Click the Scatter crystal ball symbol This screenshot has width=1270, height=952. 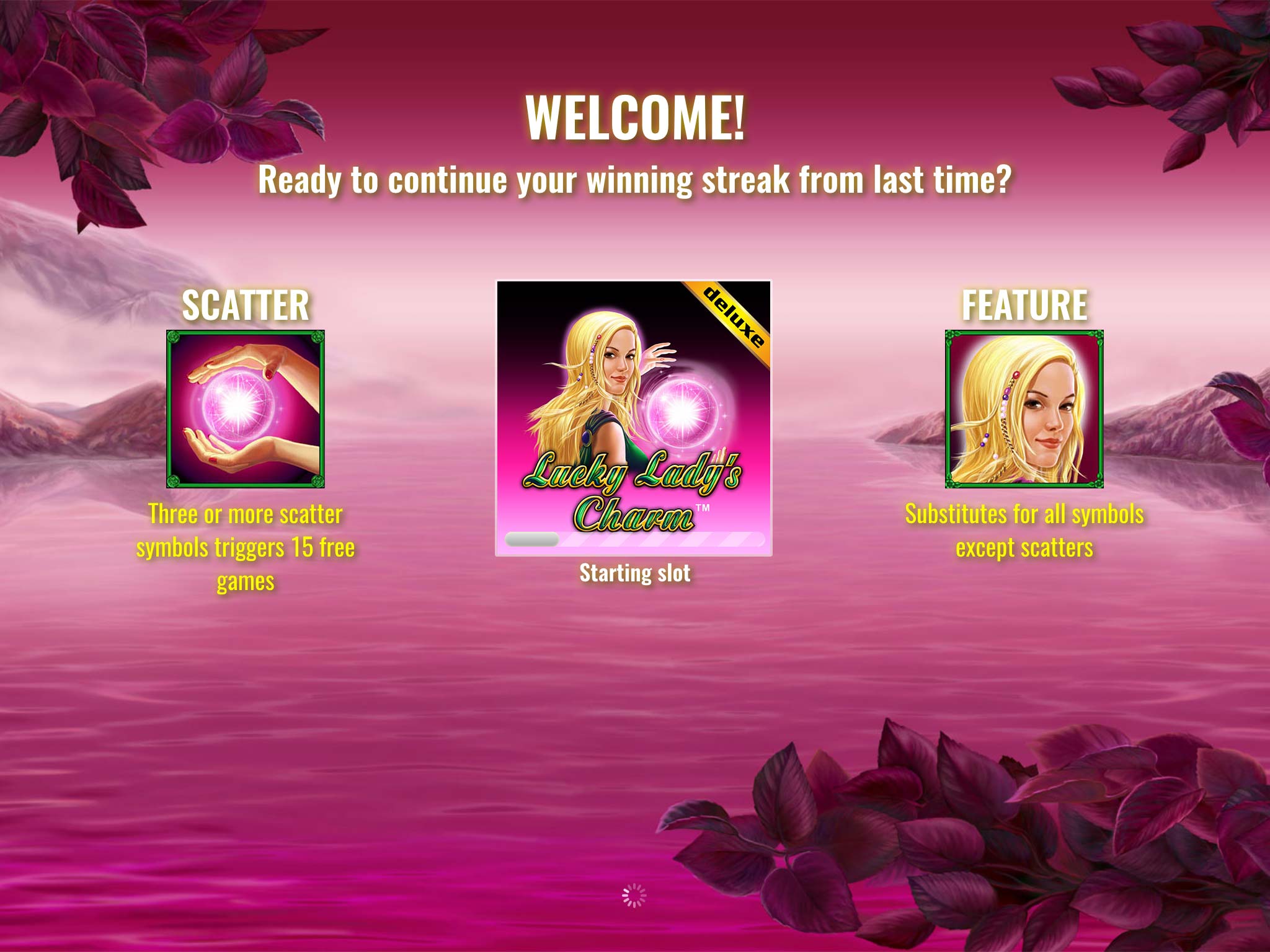pos(246,409)
